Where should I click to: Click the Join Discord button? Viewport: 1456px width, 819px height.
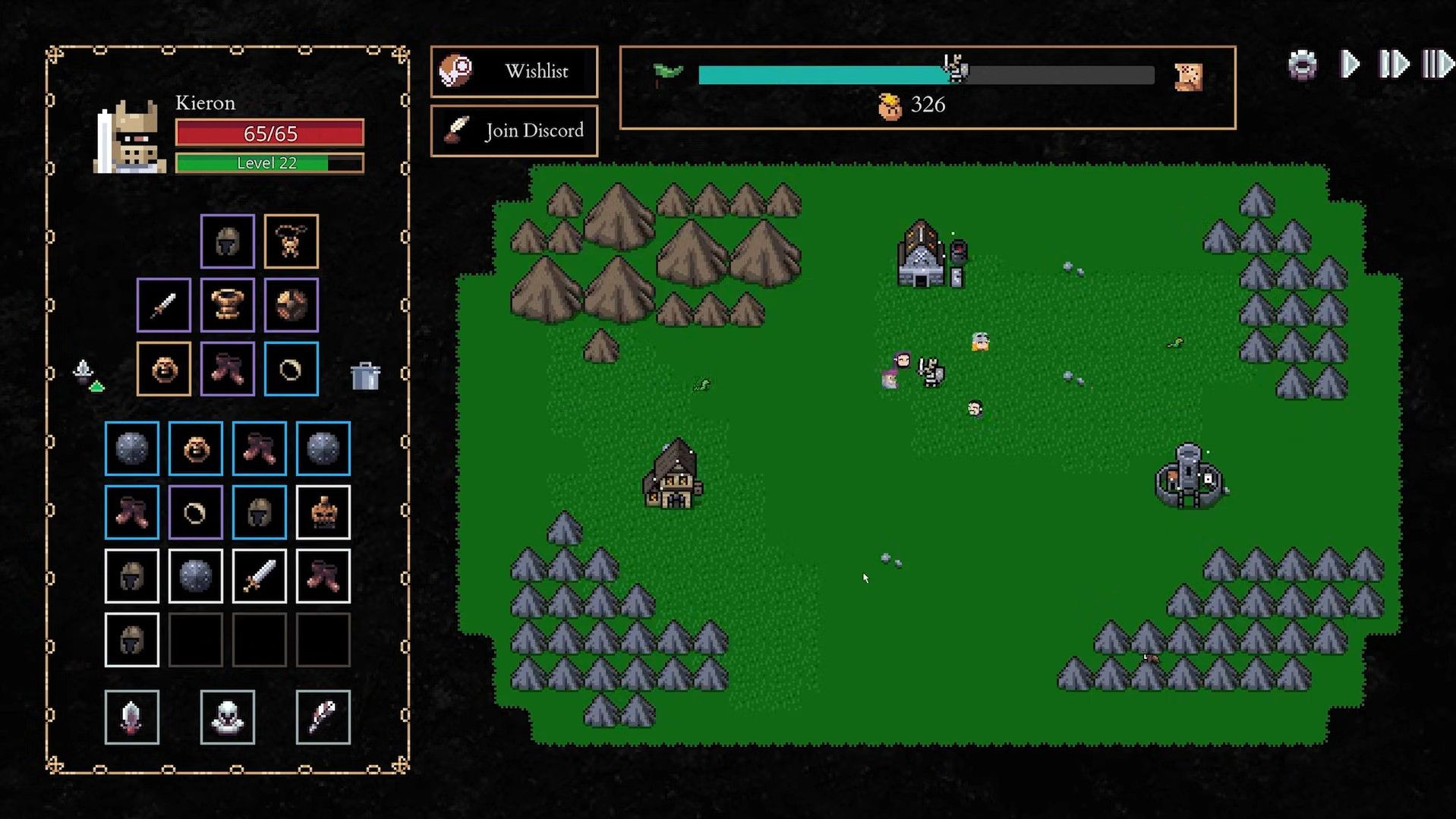coord(514,131)
